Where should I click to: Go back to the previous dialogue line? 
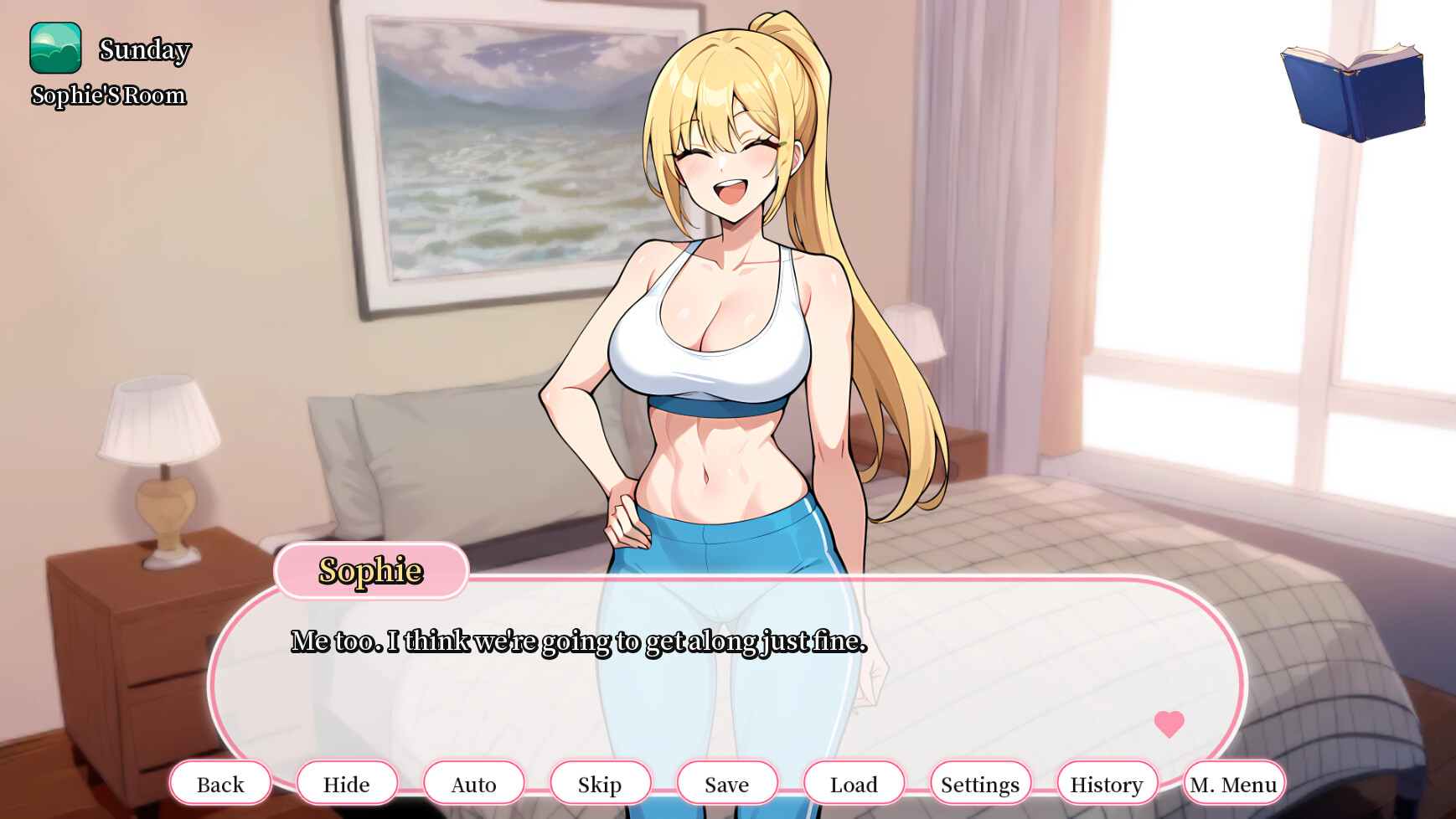[x=220, y=784]
